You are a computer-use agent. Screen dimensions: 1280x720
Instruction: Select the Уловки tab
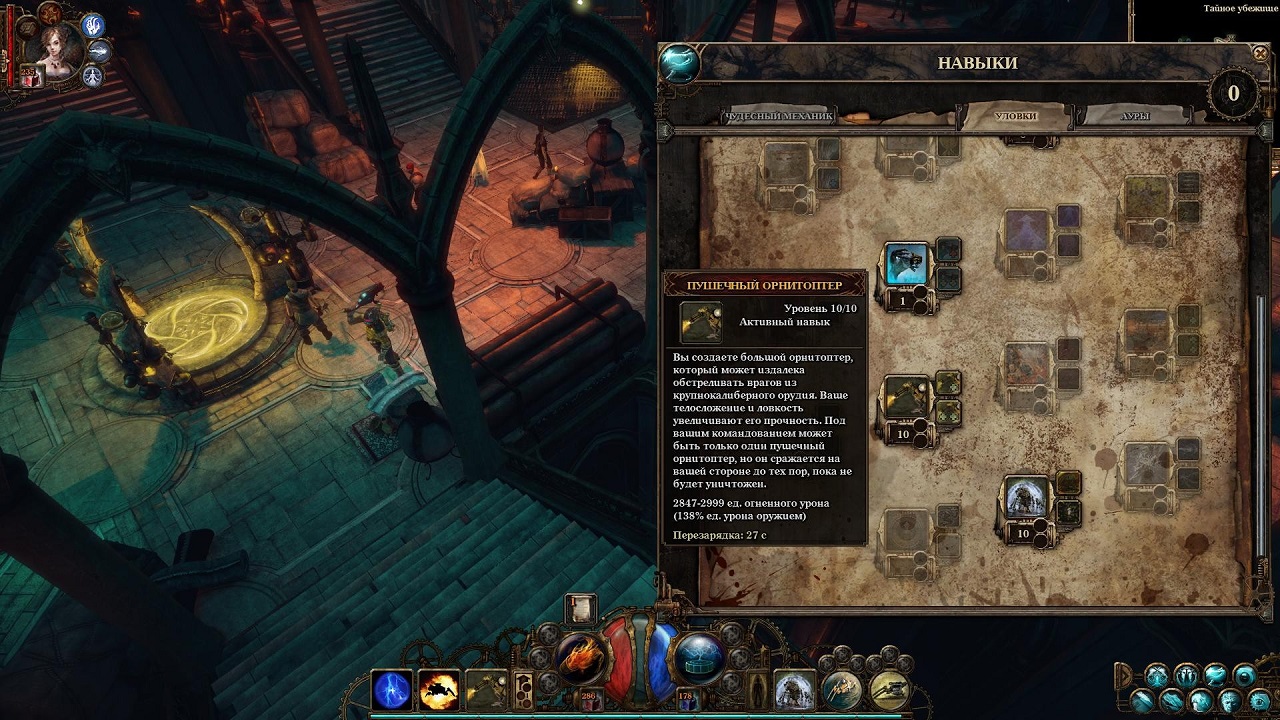click(1015, 116)
